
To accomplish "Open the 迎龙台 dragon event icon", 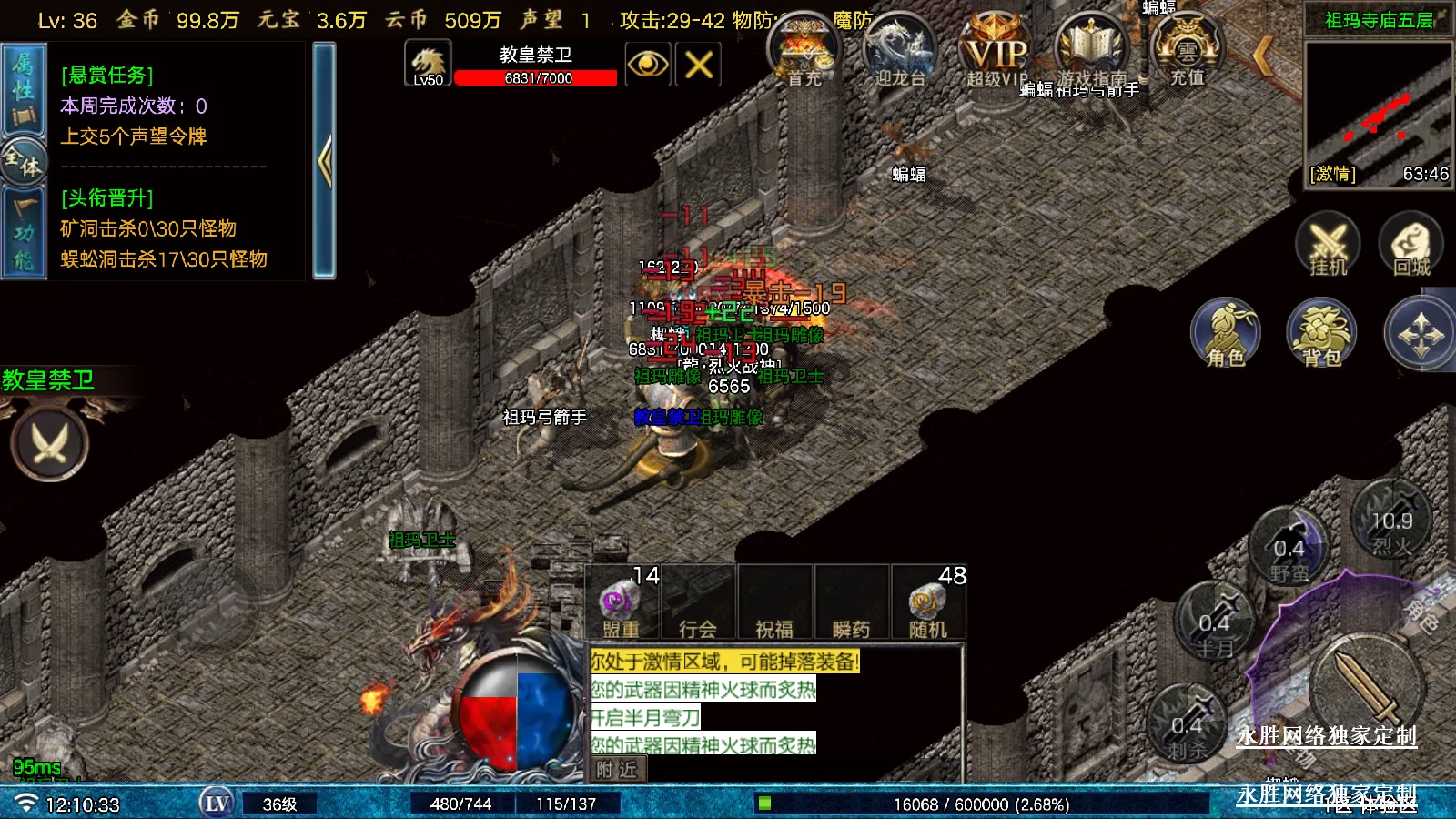I will pyautogui.click(x=899, y=52).
